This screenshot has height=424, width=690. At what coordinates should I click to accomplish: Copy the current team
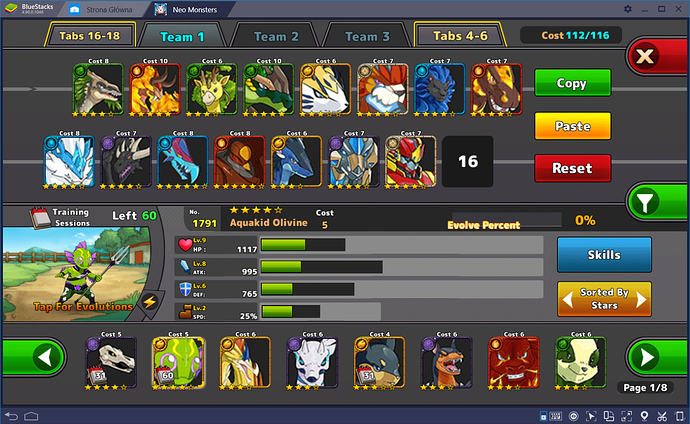(571, 83)
